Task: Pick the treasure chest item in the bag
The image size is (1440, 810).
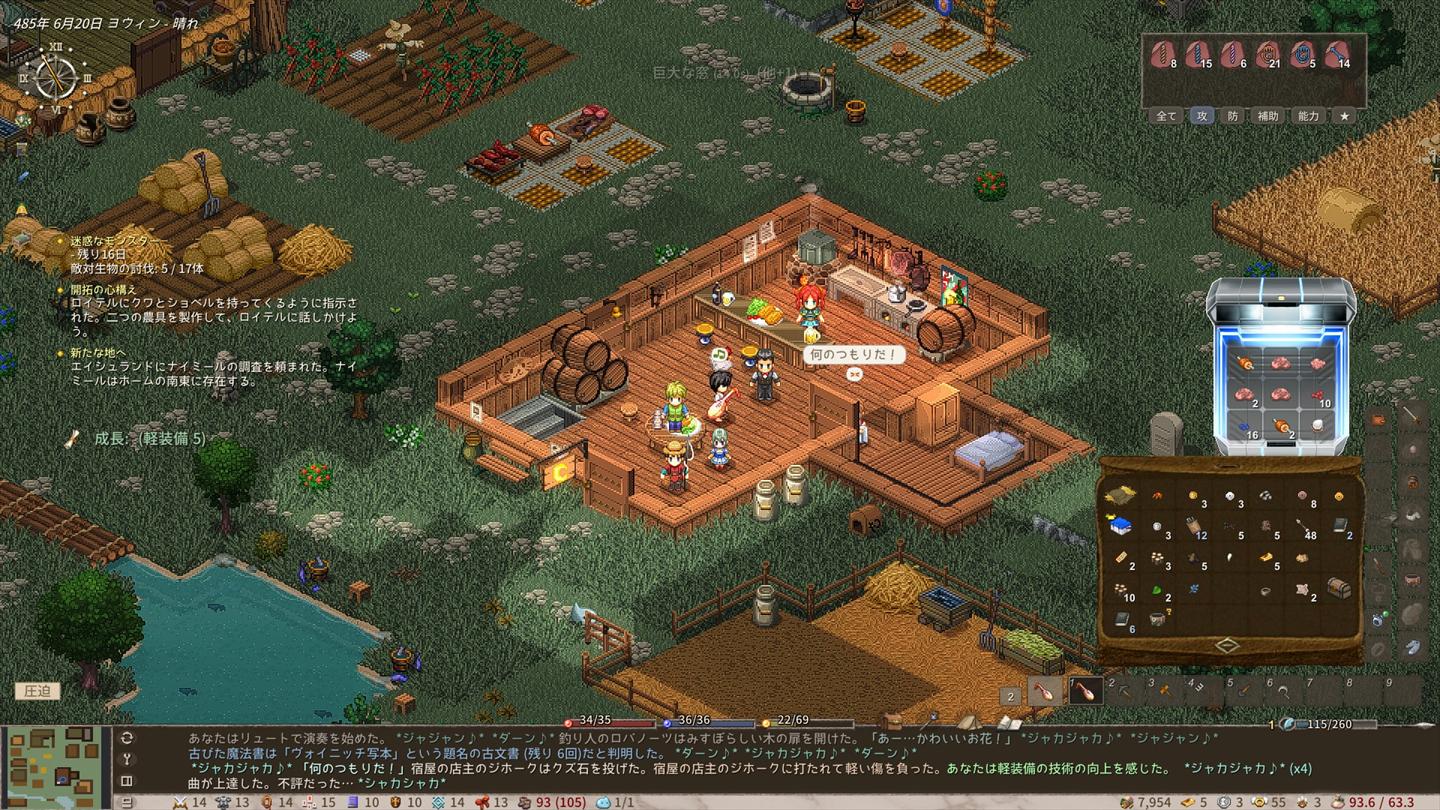Action: click(x=1338, y=588)
